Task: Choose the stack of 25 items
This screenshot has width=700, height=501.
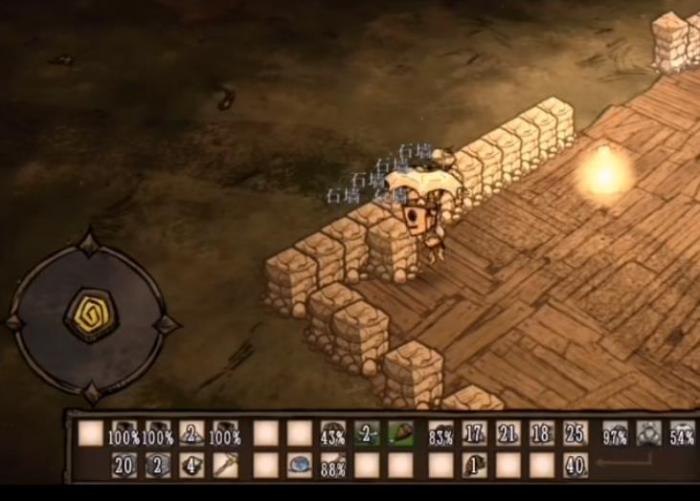Action: point(575,433)
